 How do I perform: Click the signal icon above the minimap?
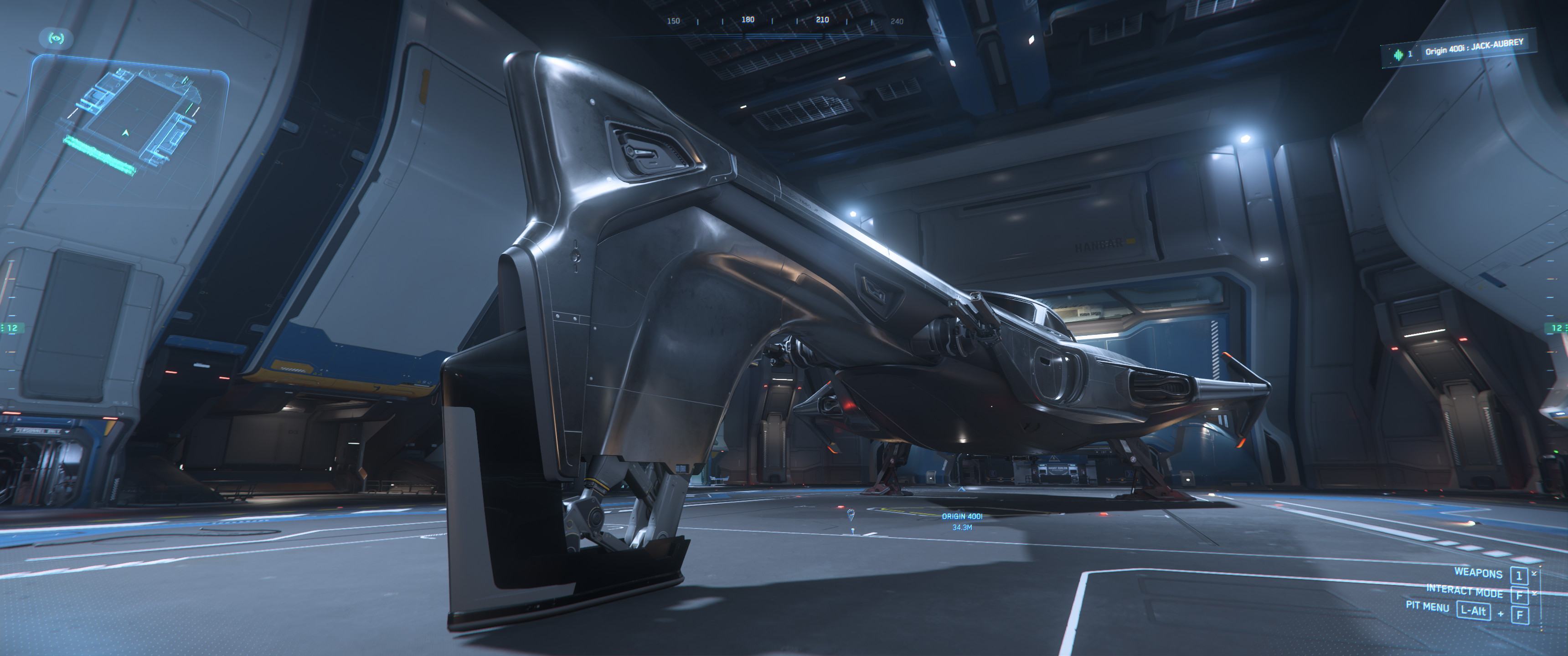pyautogui.click(x=57, y=38)
